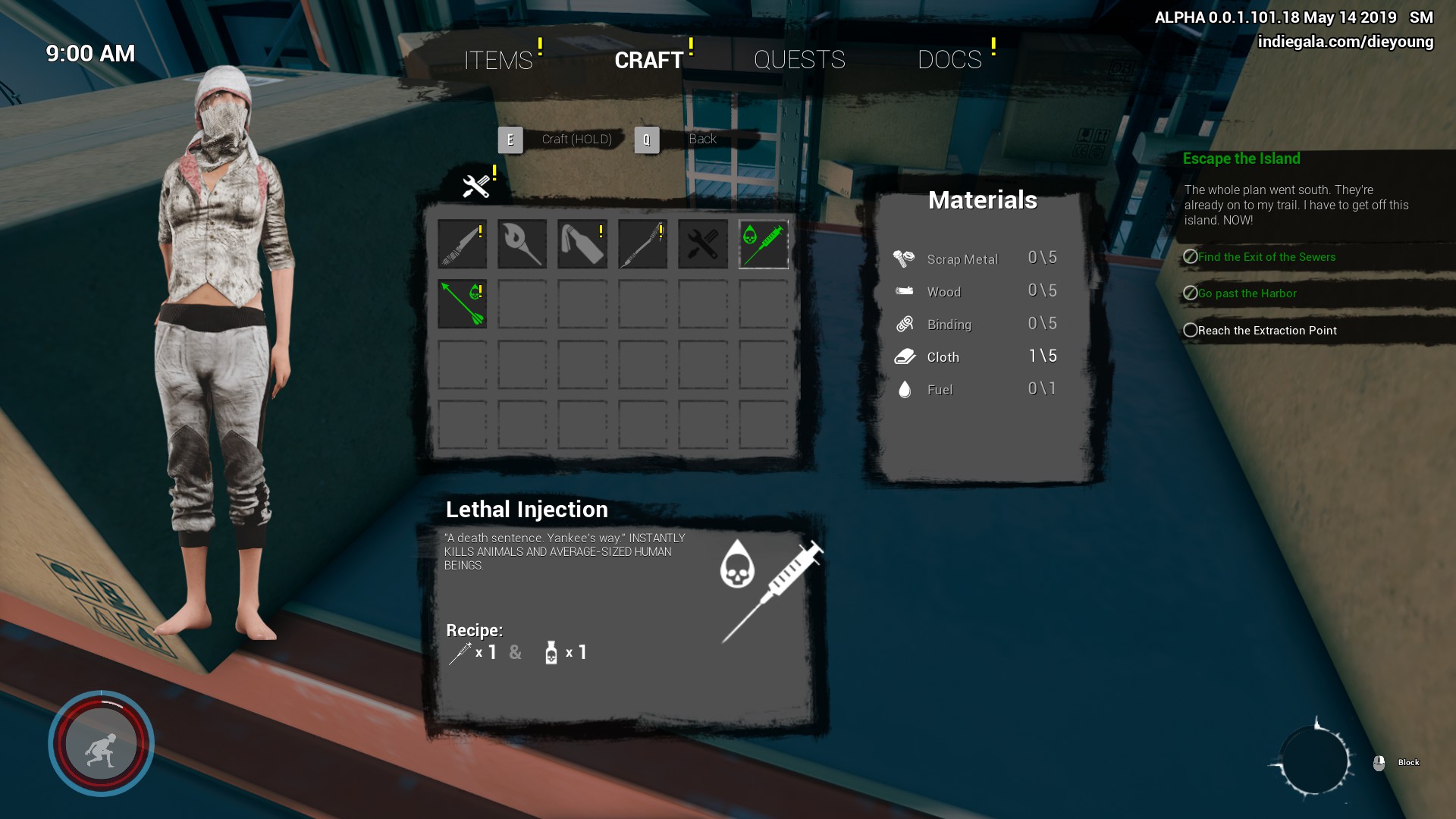This screenshot has width=1456, height=819.
Task: Choose the wrench and screwdriver recipe slot
Action: pos(703,244)
